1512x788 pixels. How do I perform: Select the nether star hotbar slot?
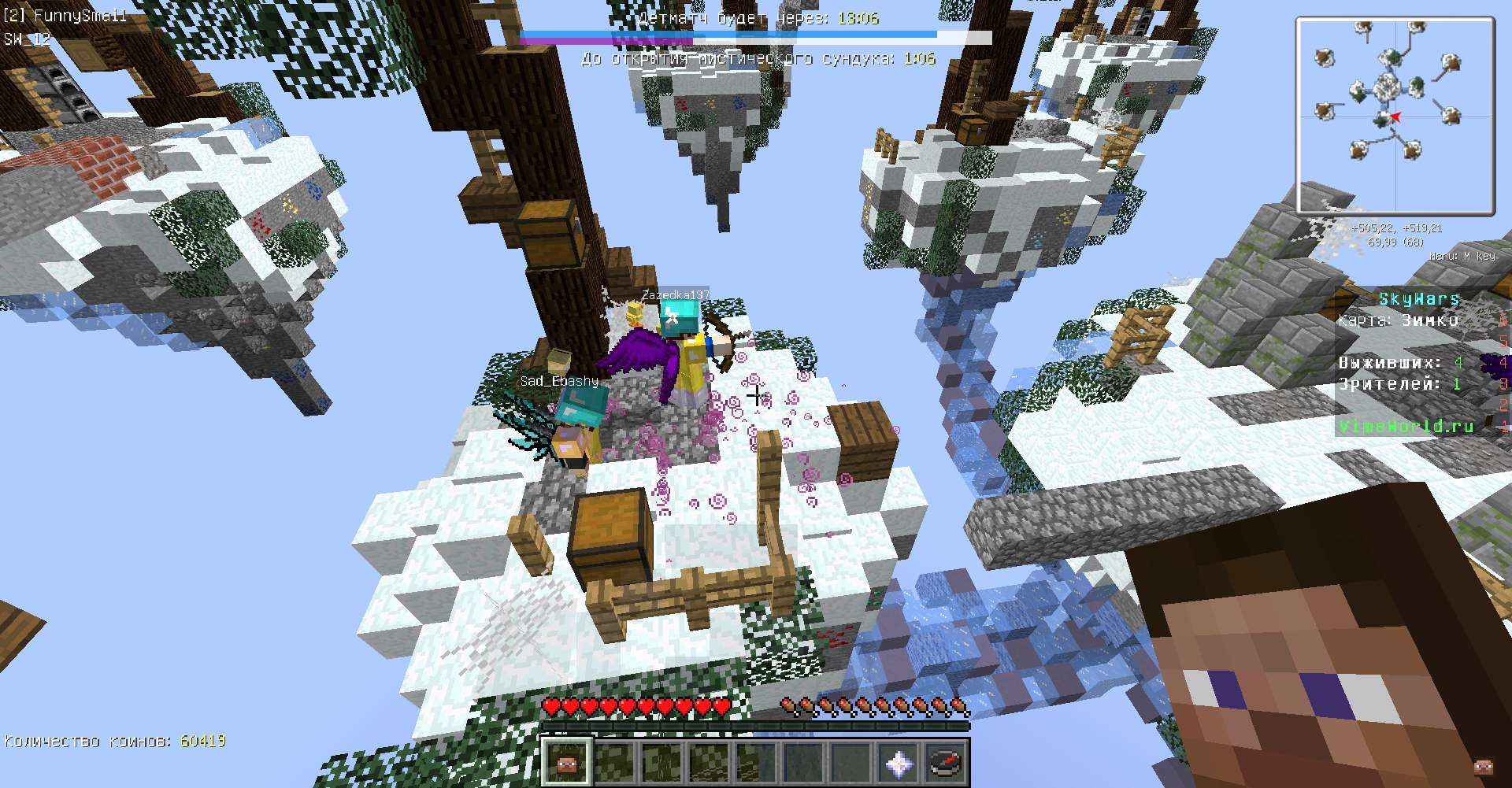[899, 762]
